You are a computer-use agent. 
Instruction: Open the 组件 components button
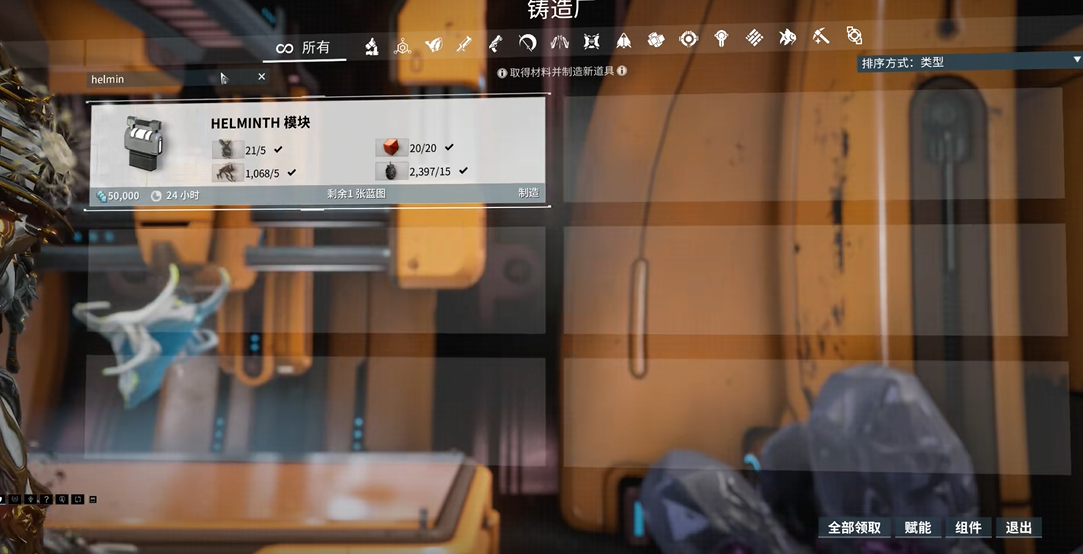(968, 528)
